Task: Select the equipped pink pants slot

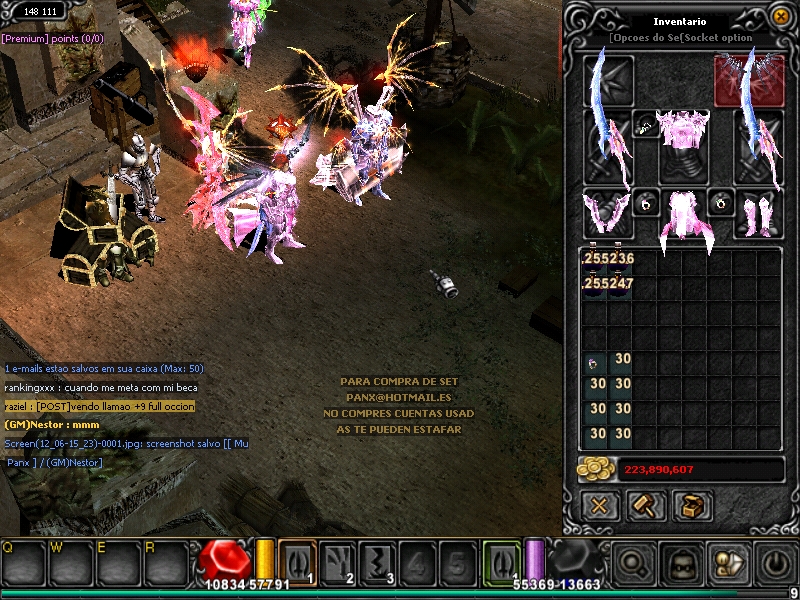Action: (x=684, y=214)
